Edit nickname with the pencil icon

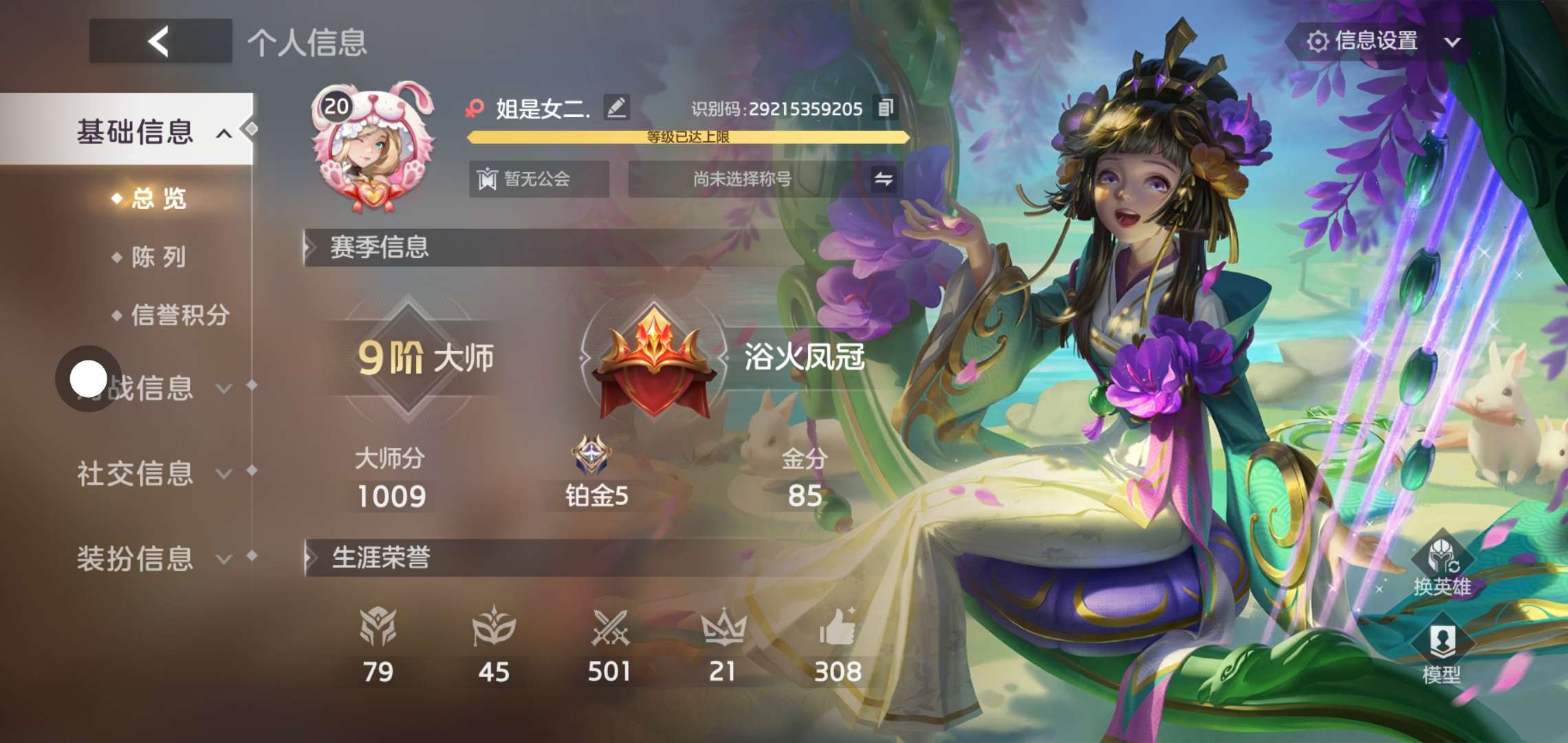(616, 107)
